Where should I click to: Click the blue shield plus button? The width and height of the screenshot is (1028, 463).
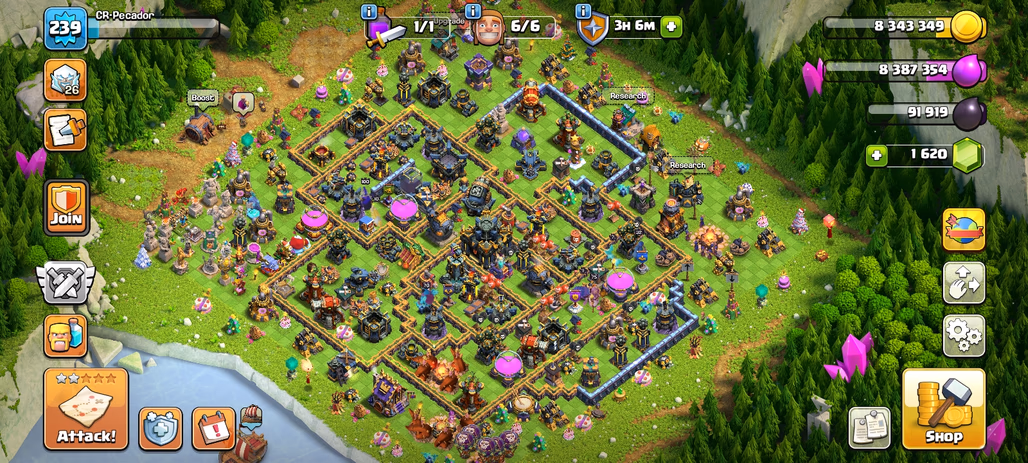tap(160, 428)
